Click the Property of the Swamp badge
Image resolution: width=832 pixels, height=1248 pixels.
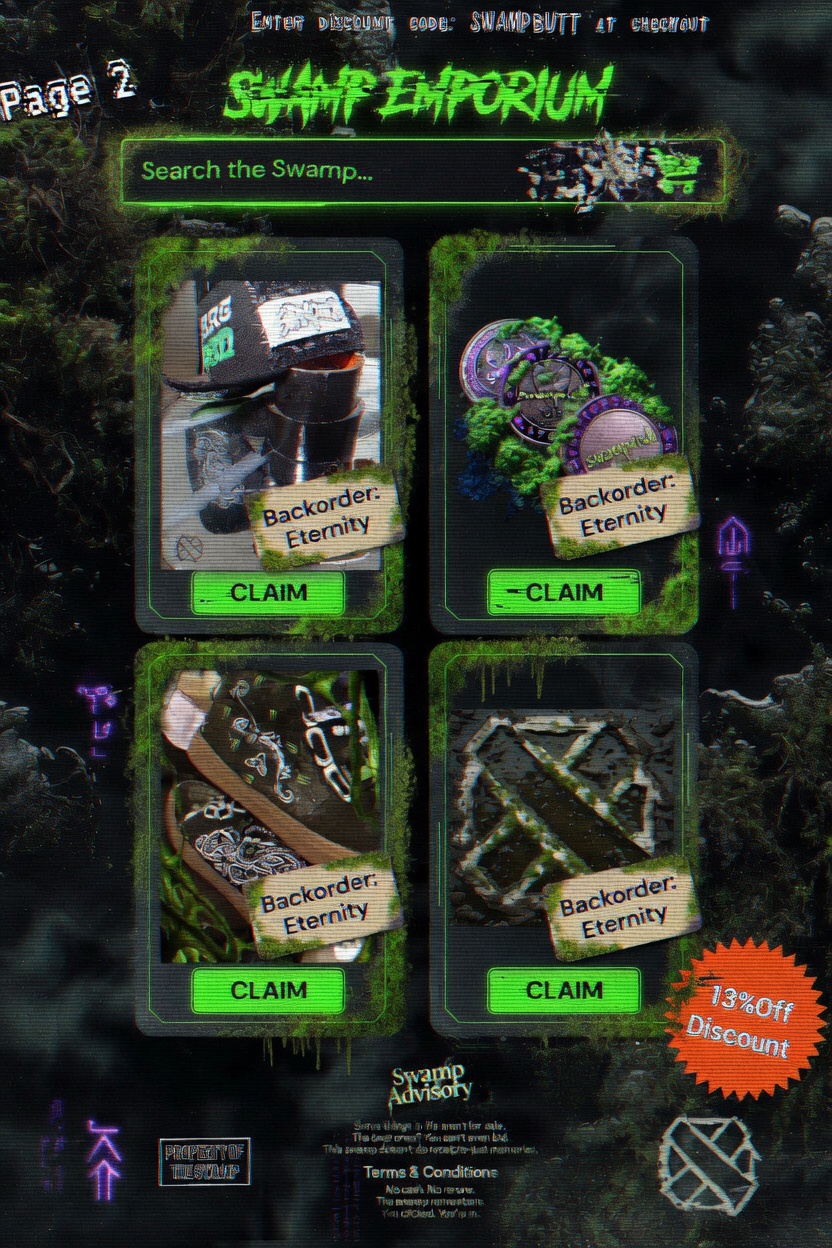(x=204, y=1162)
